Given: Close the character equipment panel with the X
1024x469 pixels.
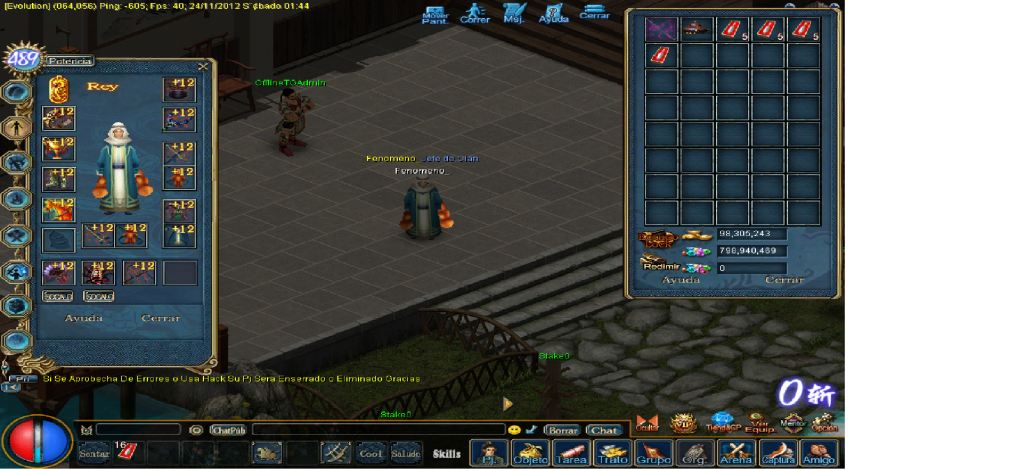Looking at the screenshot, I should tap(203, 67).
